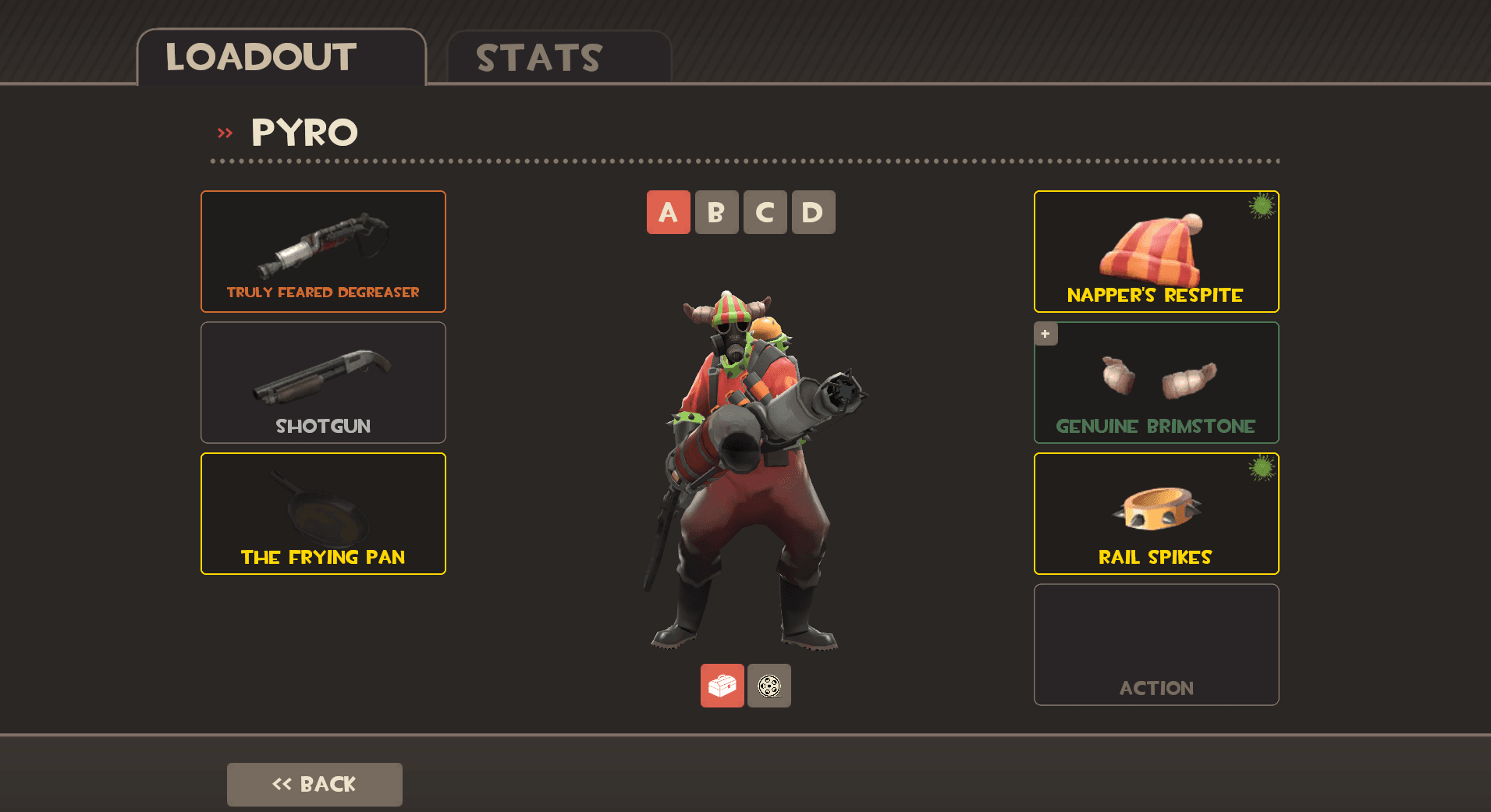
Task: Choose the Shotgun secondary weapon slot
Action: [x=323, y=382]
